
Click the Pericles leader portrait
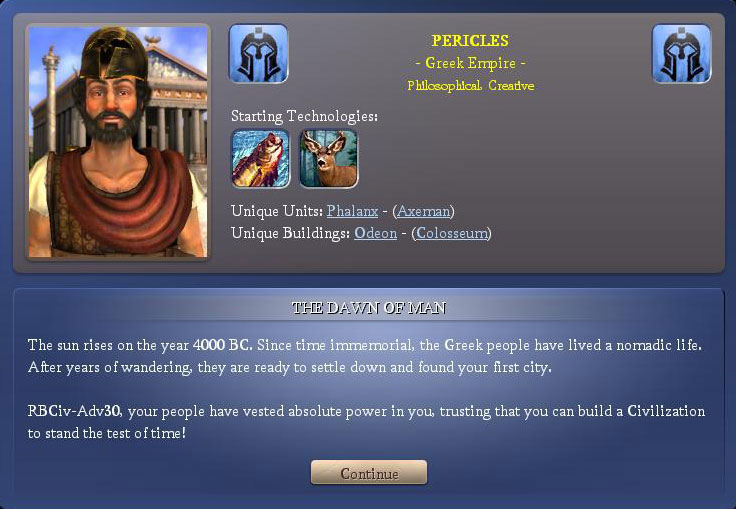[x=118, y=141]
